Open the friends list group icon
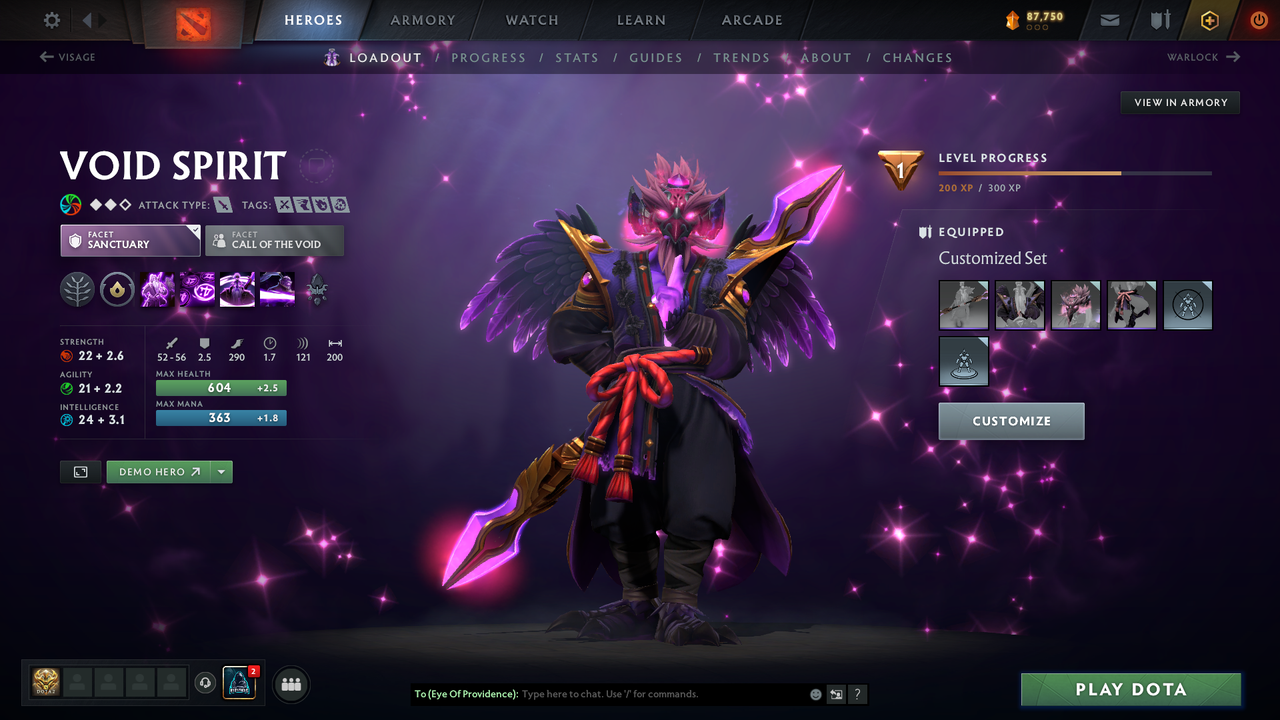This screenshot has width=1280, height=720. click(290, 684)
